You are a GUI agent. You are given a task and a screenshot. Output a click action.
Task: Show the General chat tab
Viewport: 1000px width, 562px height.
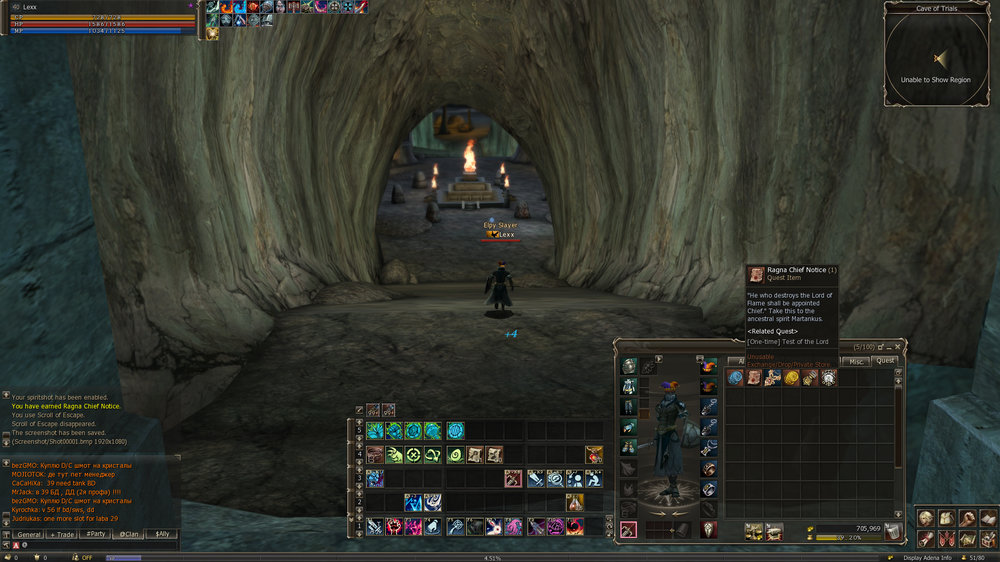pos(30,535)
